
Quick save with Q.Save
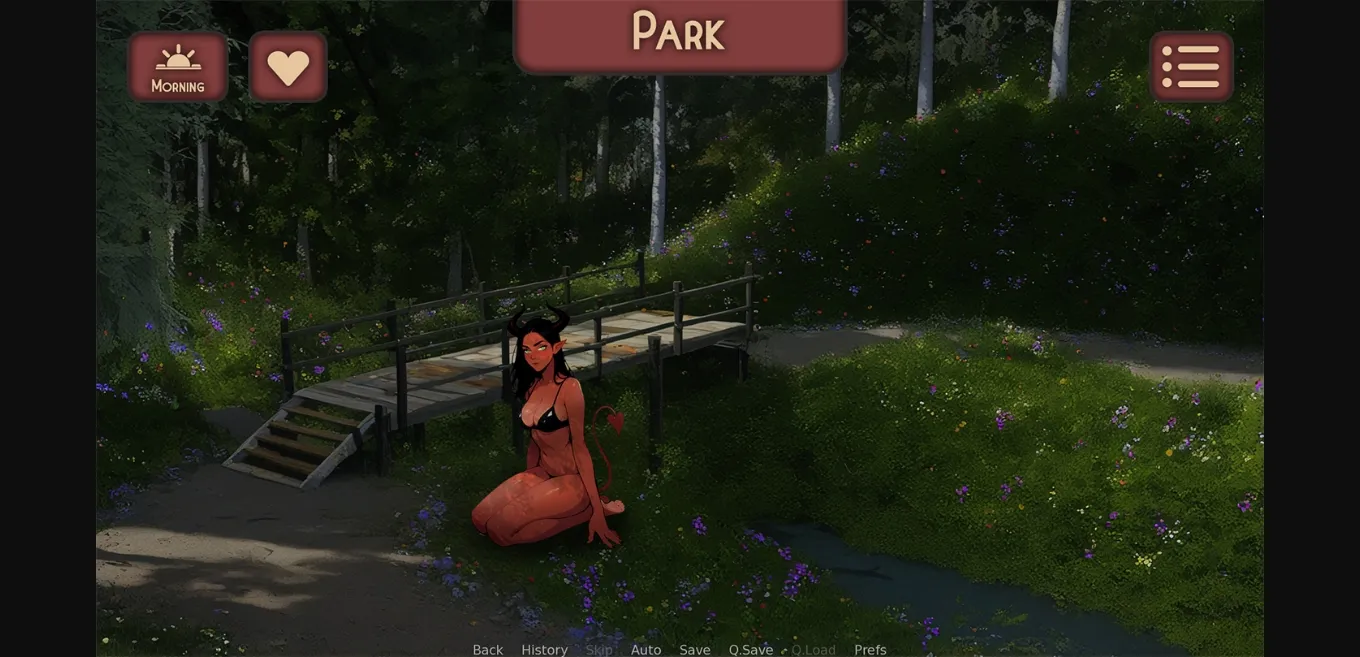click(x=751, y=650)
